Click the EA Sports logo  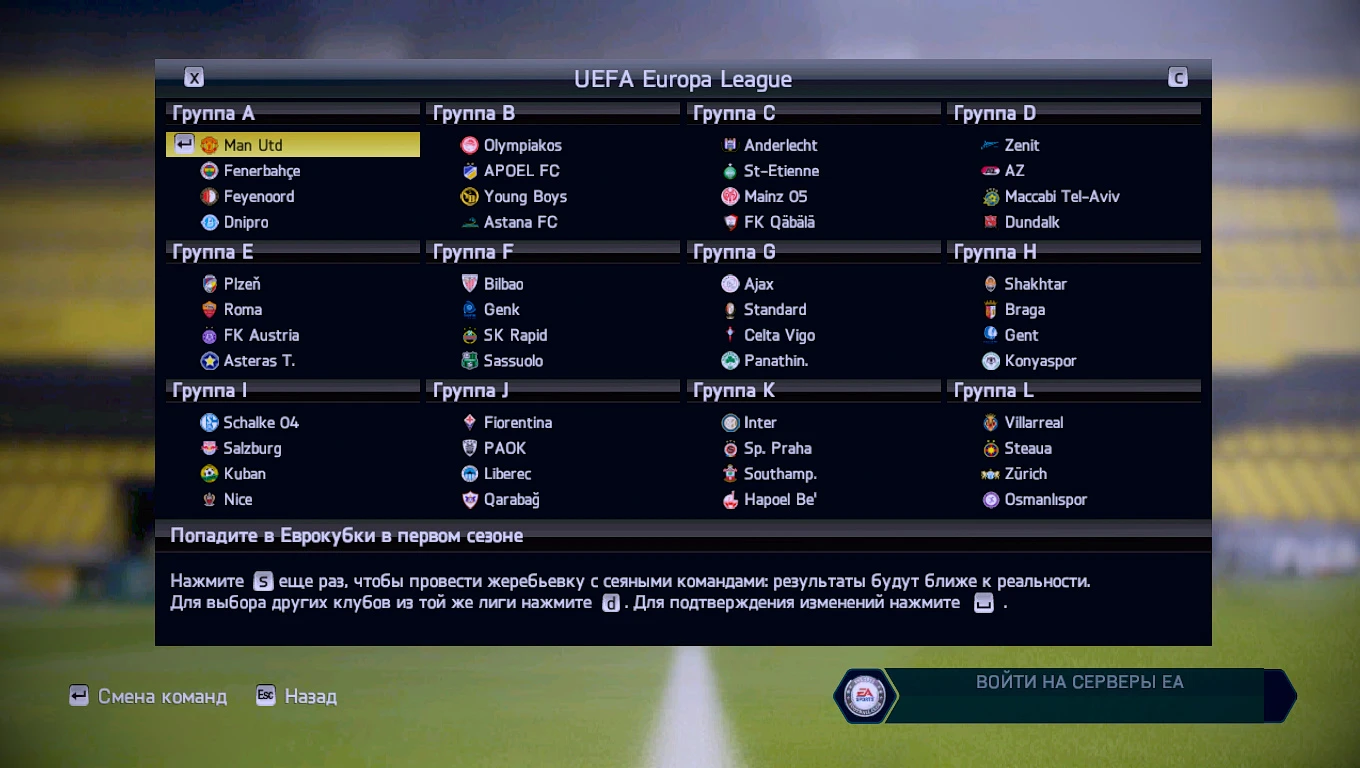867,695
